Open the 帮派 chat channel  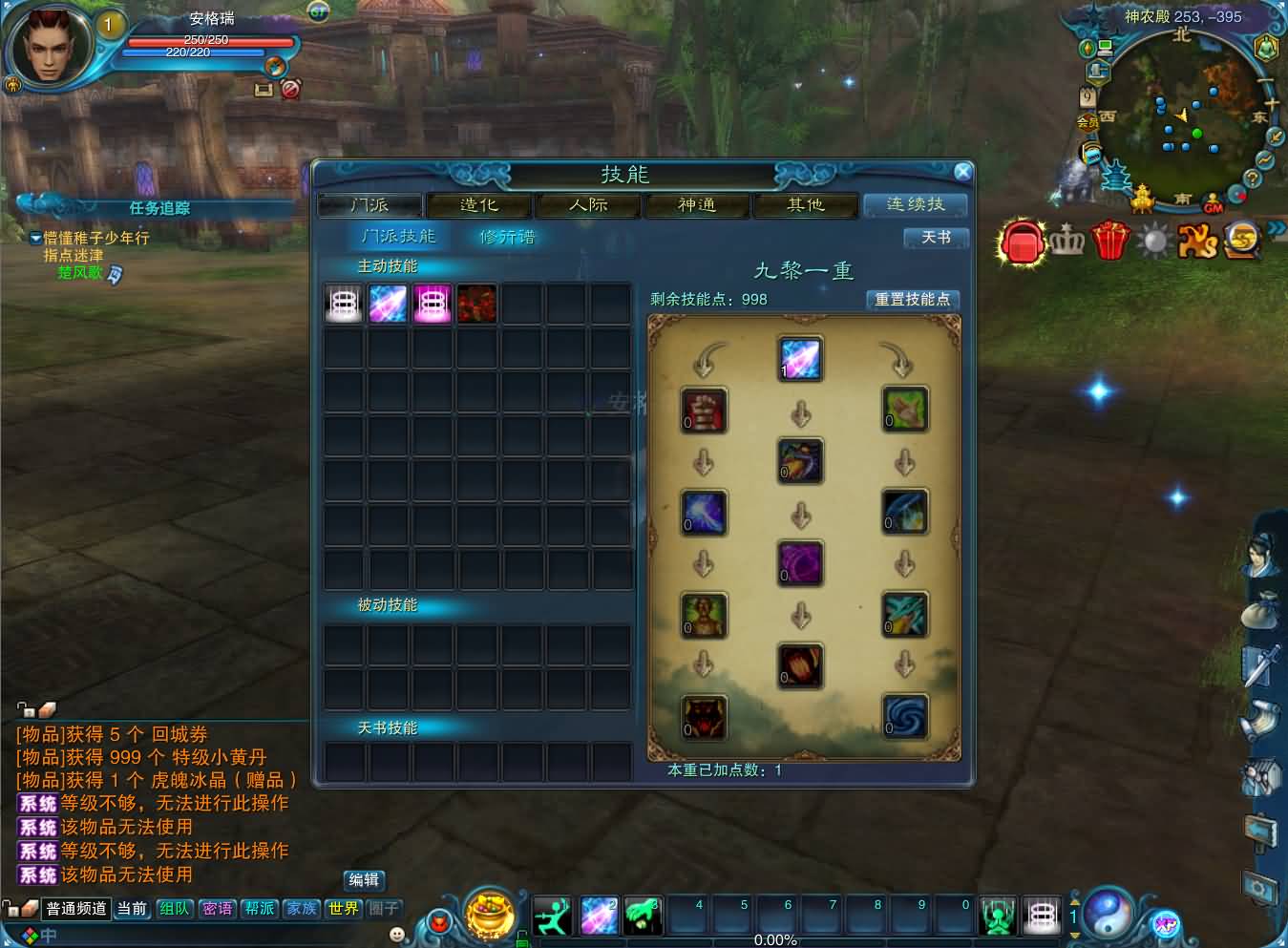tap(260, 909)
